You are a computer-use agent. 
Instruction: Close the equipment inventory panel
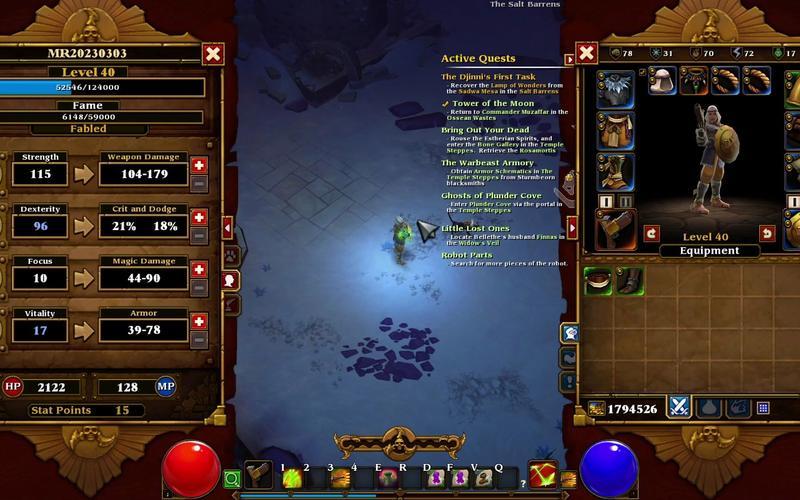pyautogui.click(x=587, y=53)
